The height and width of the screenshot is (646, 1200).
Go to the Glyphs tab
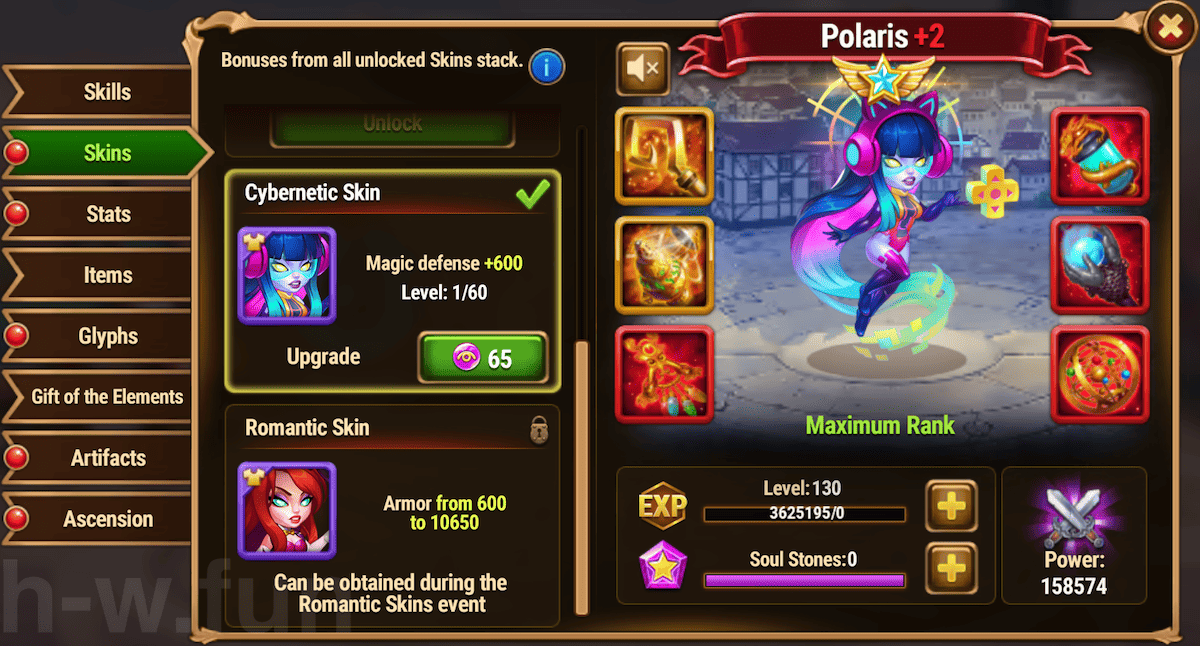tap(107, 336)
